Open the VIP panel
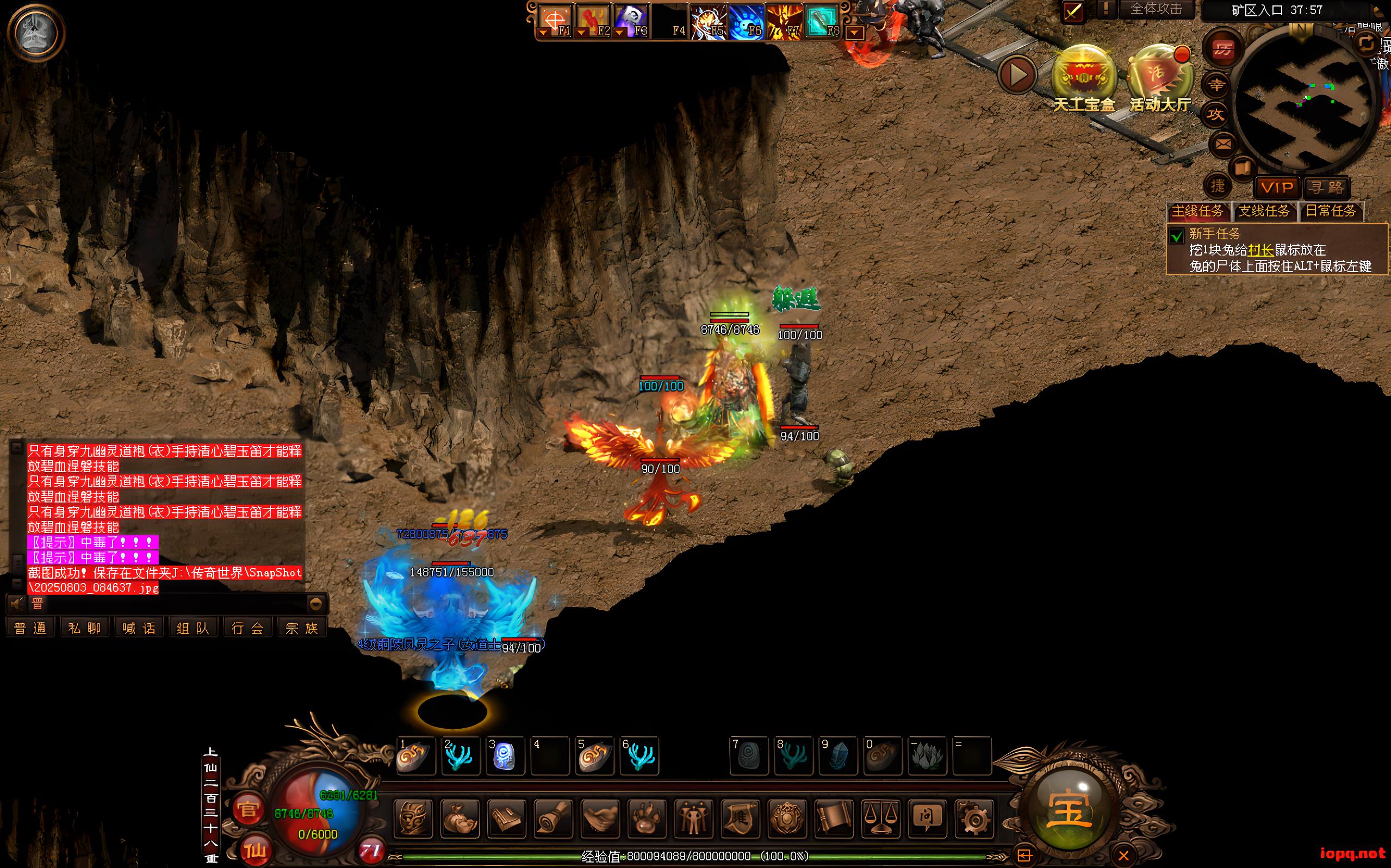Image resolution: width=1391 pixels, height=868 pixels. click(x=1277, y=187)
